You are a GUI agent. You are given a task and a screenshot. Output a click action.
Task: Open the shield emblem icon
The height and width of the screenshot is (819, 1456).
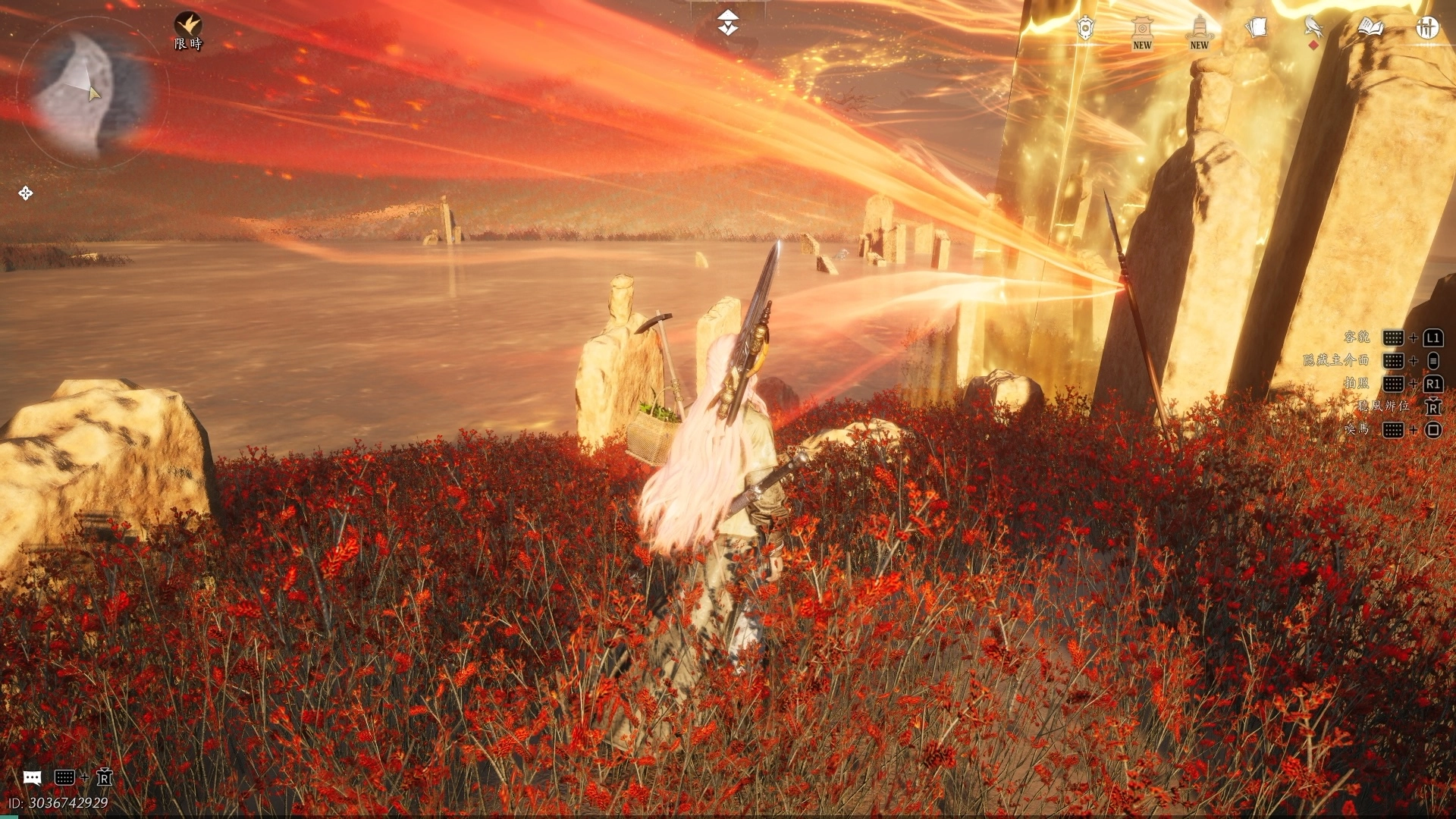click(x=1086, y=29)
